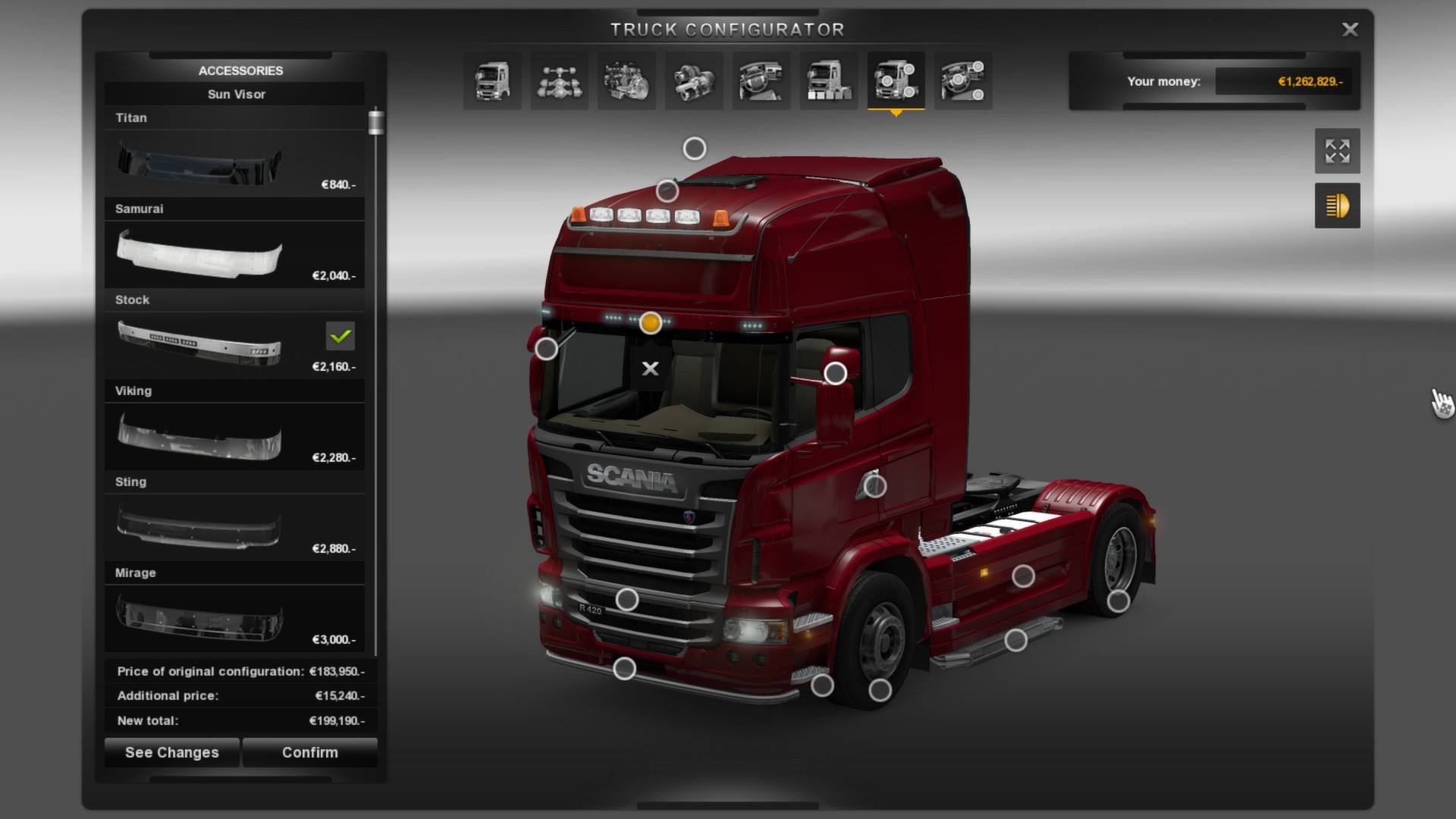Image resolution: width=1456 pixels, height=819 pixels.
Task: Select the Paint jobs category icon
Action: 828,81
